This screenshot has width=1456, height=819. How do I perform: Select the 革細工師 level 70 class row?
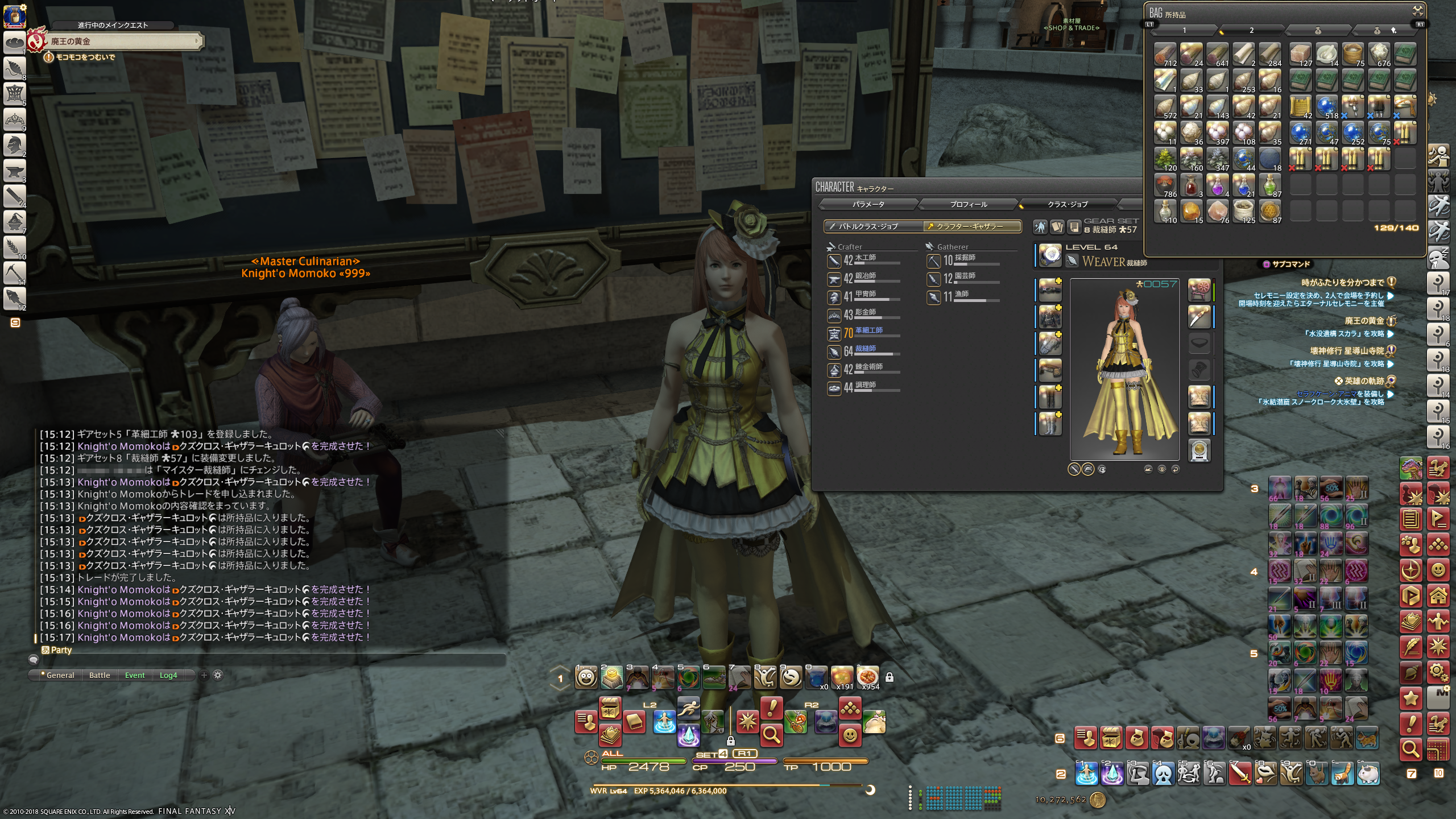(863, 333)
